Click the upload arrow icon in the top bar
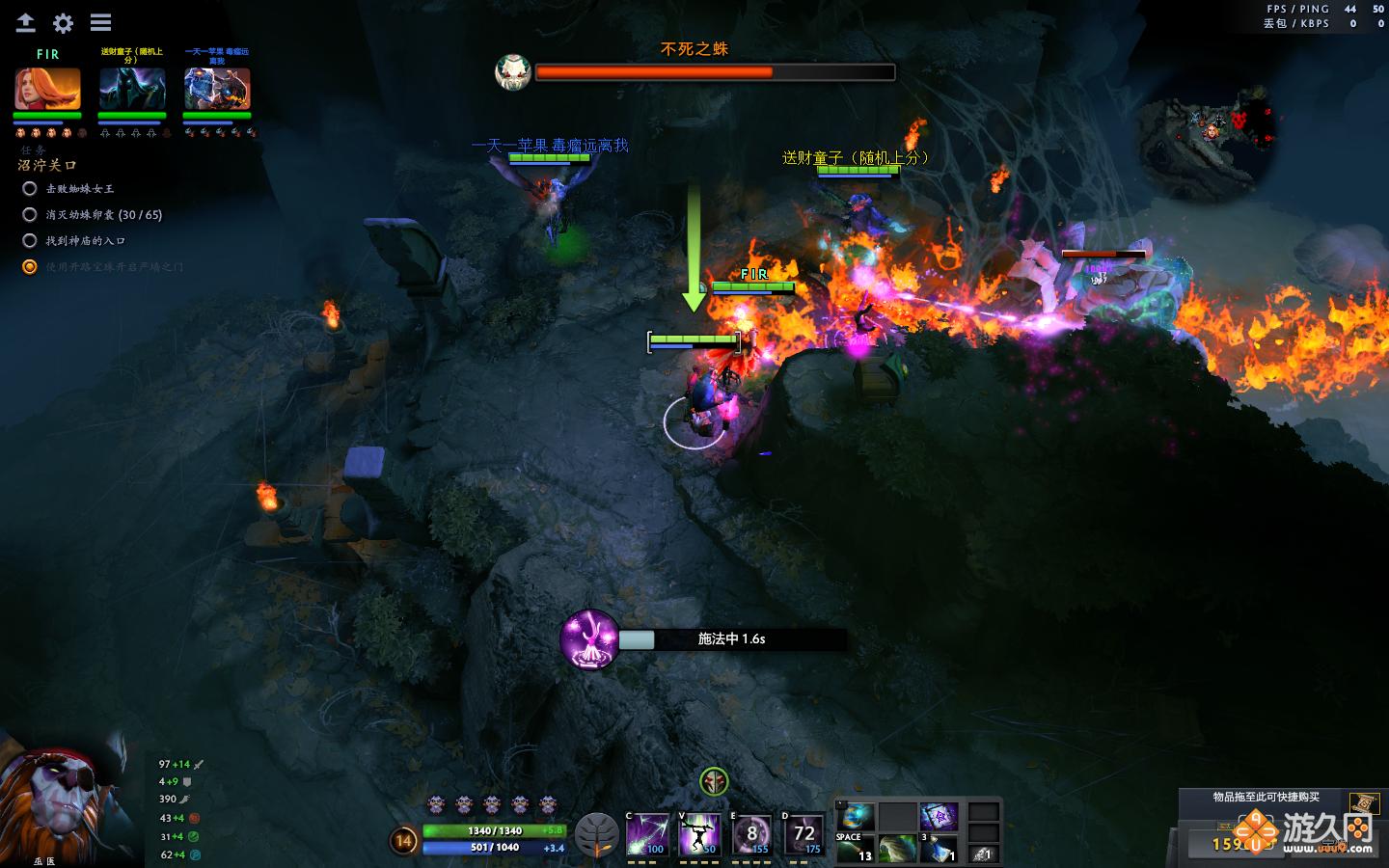The width and height of the screenshot is (1389, 868). click(x=25, y=23)
